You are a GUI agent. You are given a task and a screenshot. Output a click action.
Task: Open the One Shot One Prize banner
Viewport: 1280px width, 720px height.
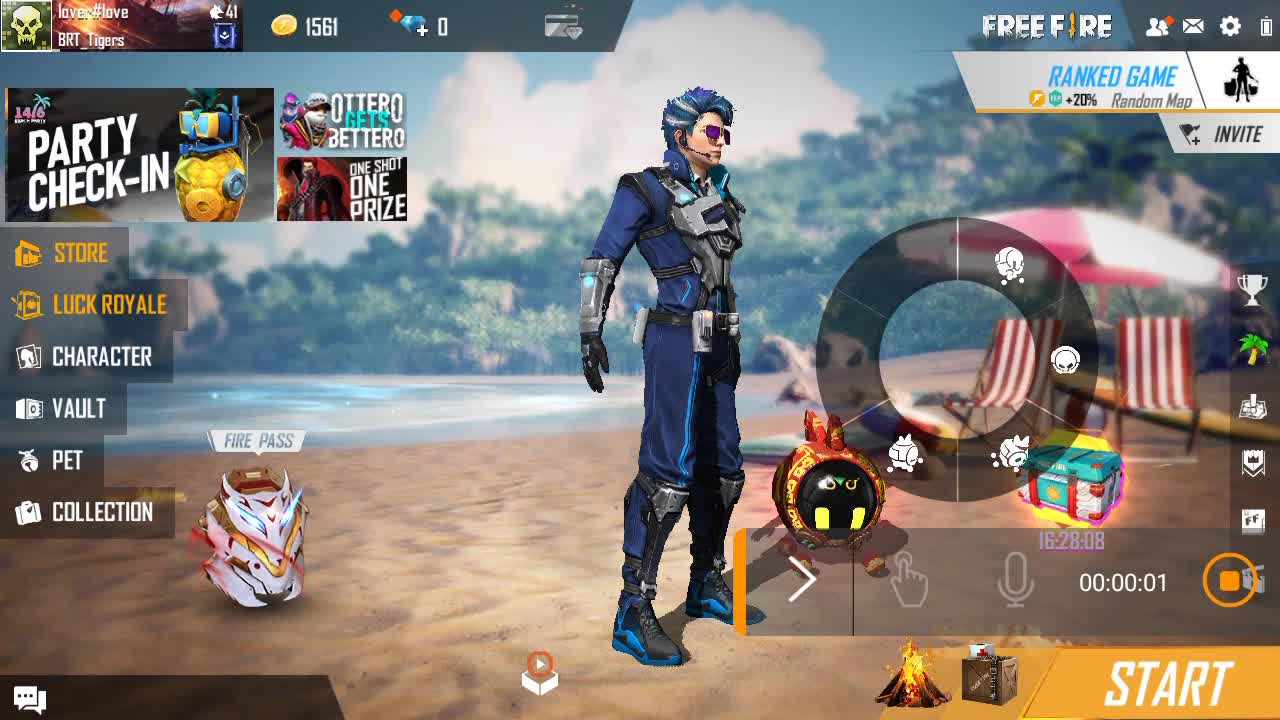tap(342, 189)
